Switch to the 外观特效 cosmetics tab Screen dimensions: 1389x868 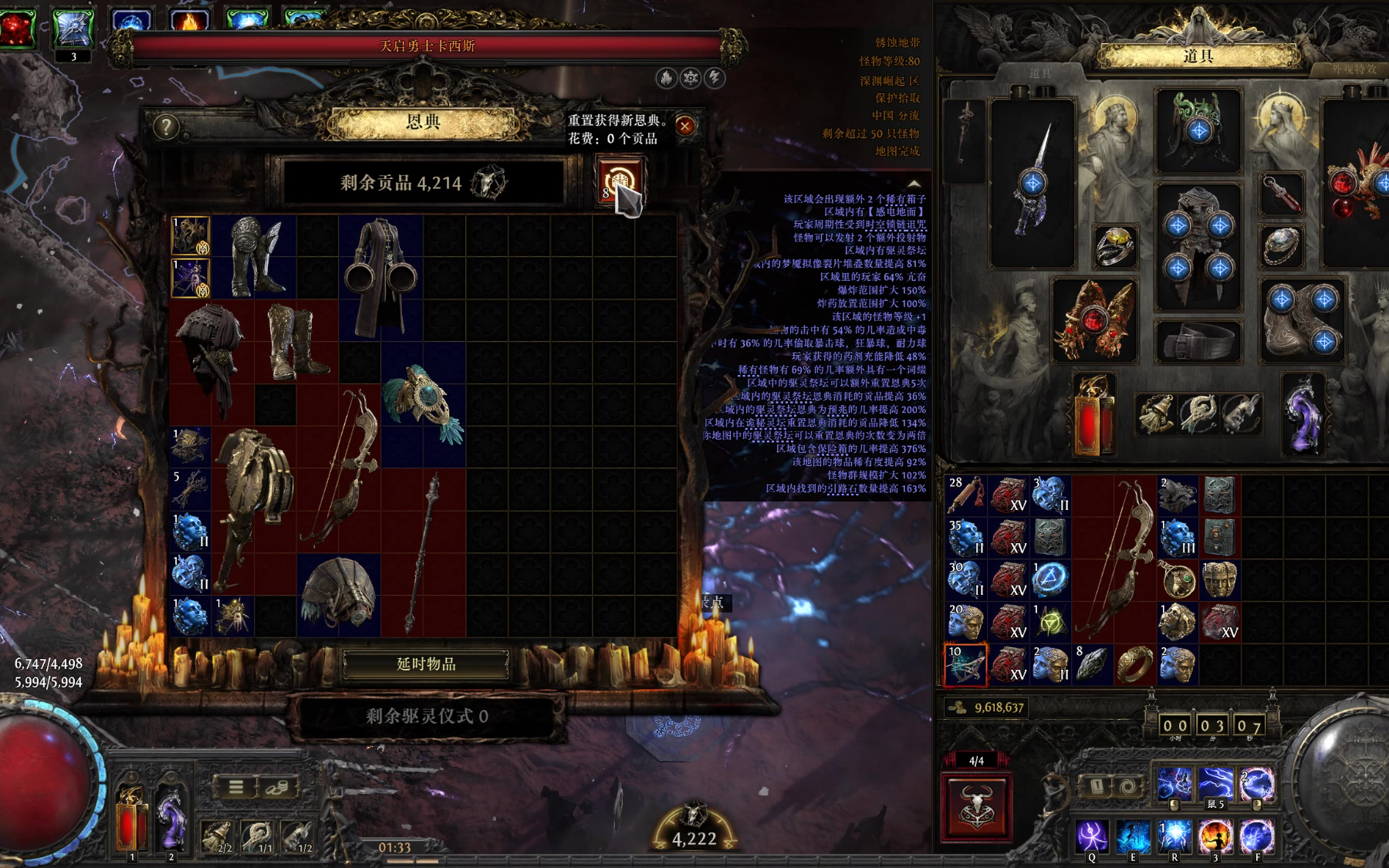(x=1353, y=69)
